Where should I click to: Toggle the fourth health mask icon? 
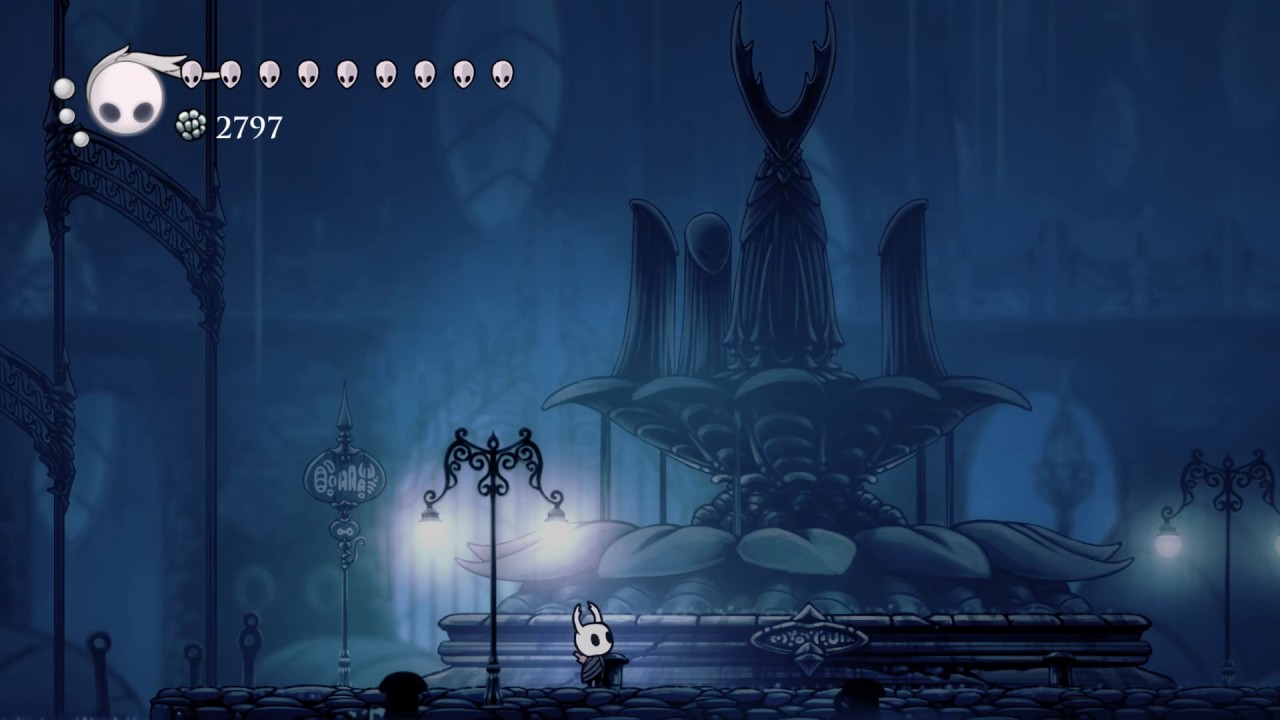coord(309,71)
